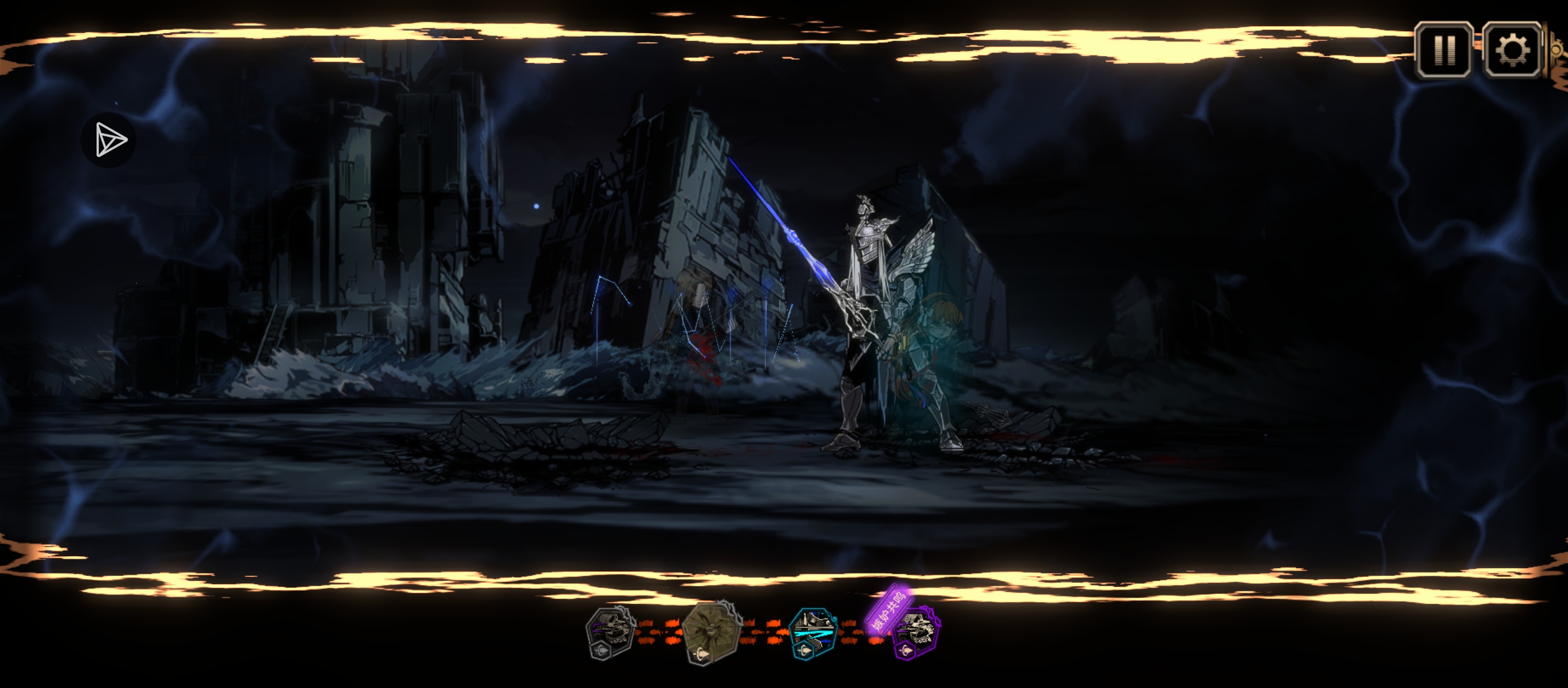
Task: Toggle the triangular battle speed button
Action: click(110, 140)
